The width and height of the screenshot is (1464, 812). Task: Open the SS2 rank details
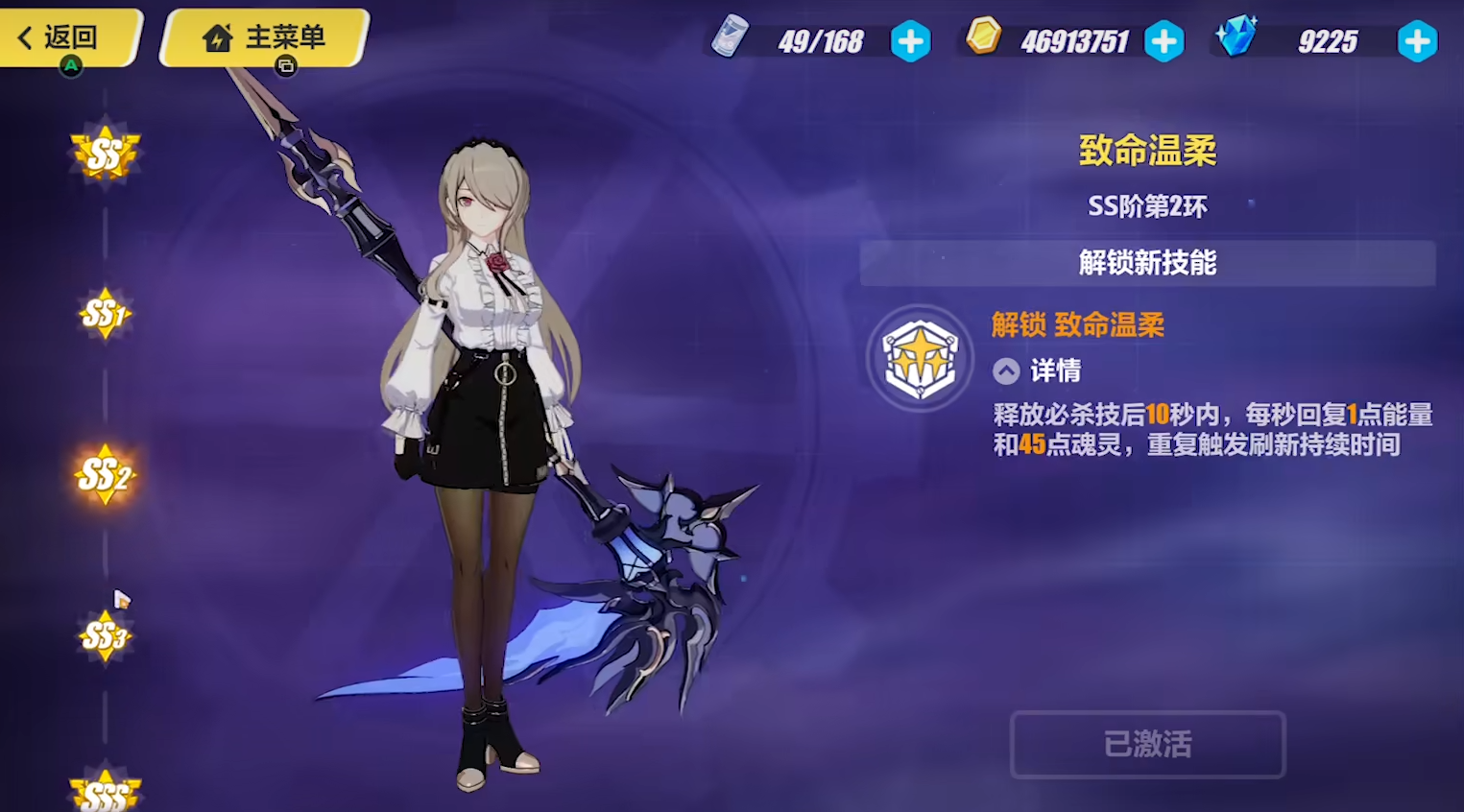(x=104, y=474)
